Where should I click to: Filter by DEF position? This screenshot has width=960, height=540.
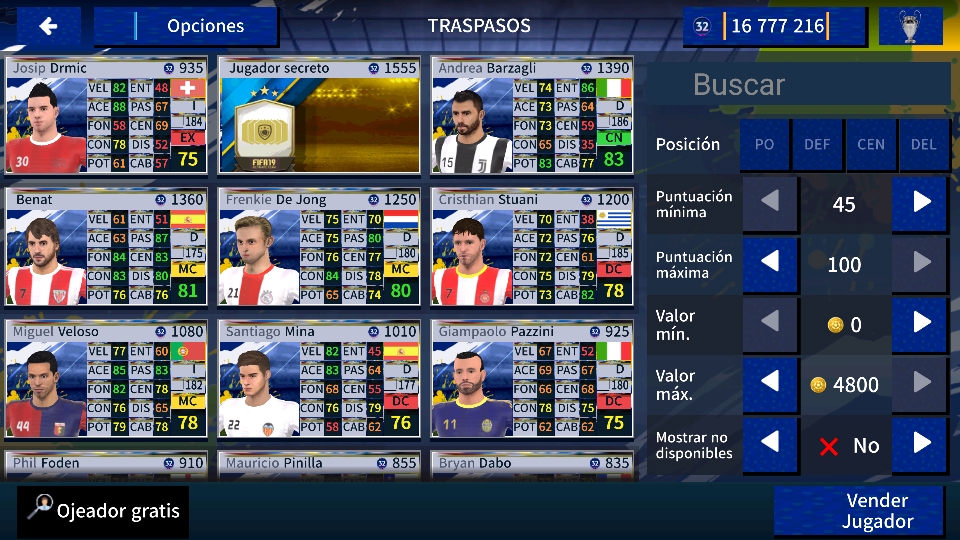pos(817,144)
